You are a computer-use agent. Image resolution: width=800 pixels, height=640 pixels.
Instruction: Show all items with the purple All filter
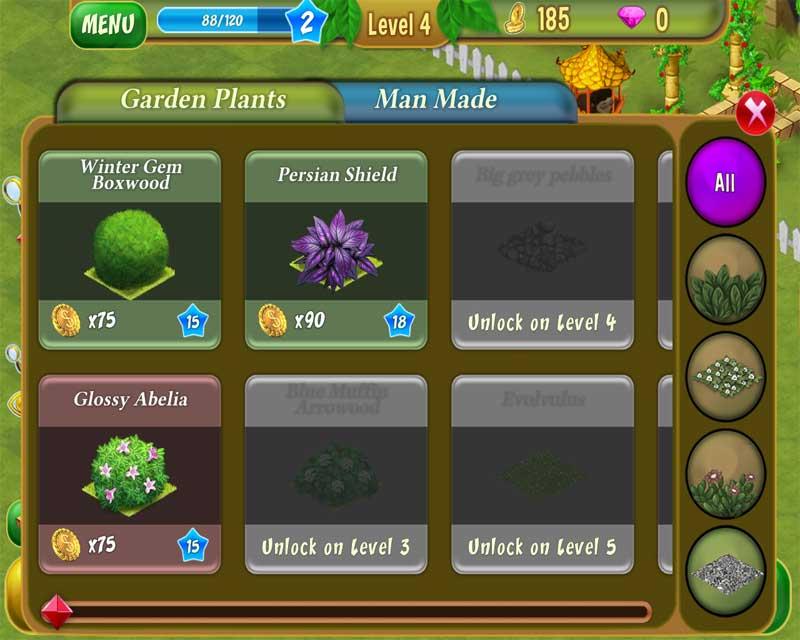pos(725,183)
